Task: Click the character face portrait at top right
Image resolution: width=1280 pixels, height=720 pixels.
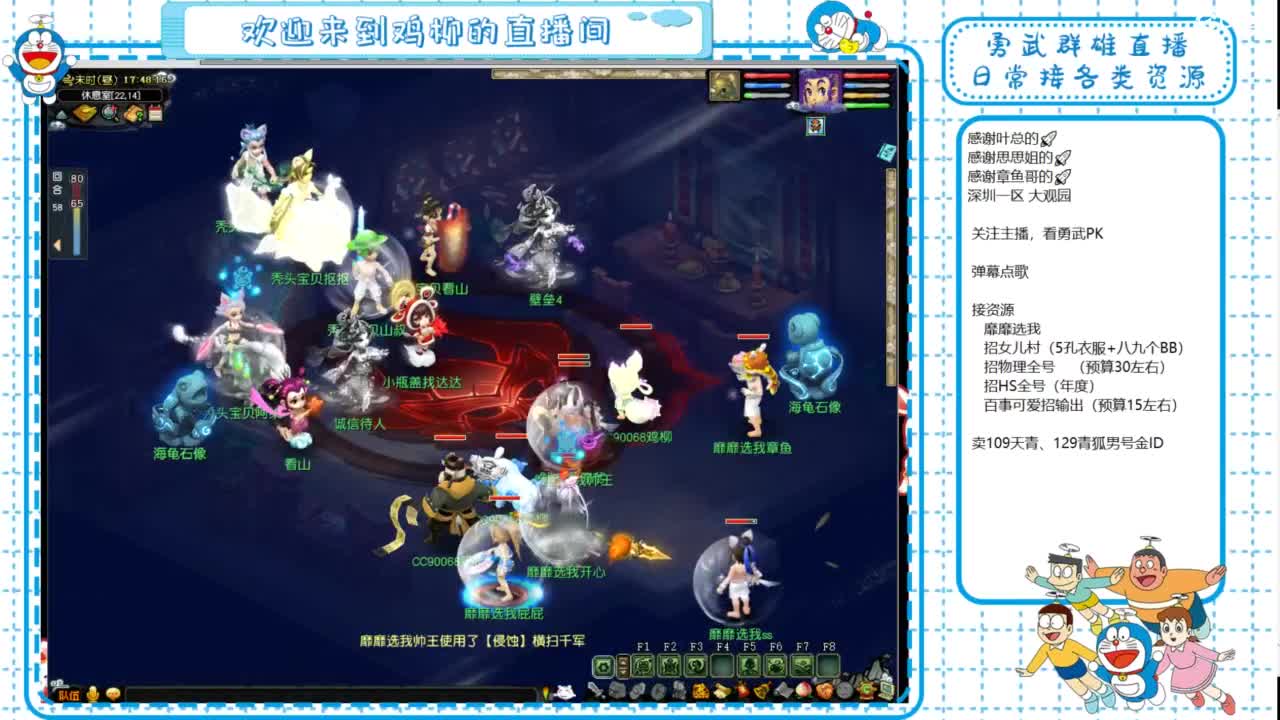Action: [821, 88]
